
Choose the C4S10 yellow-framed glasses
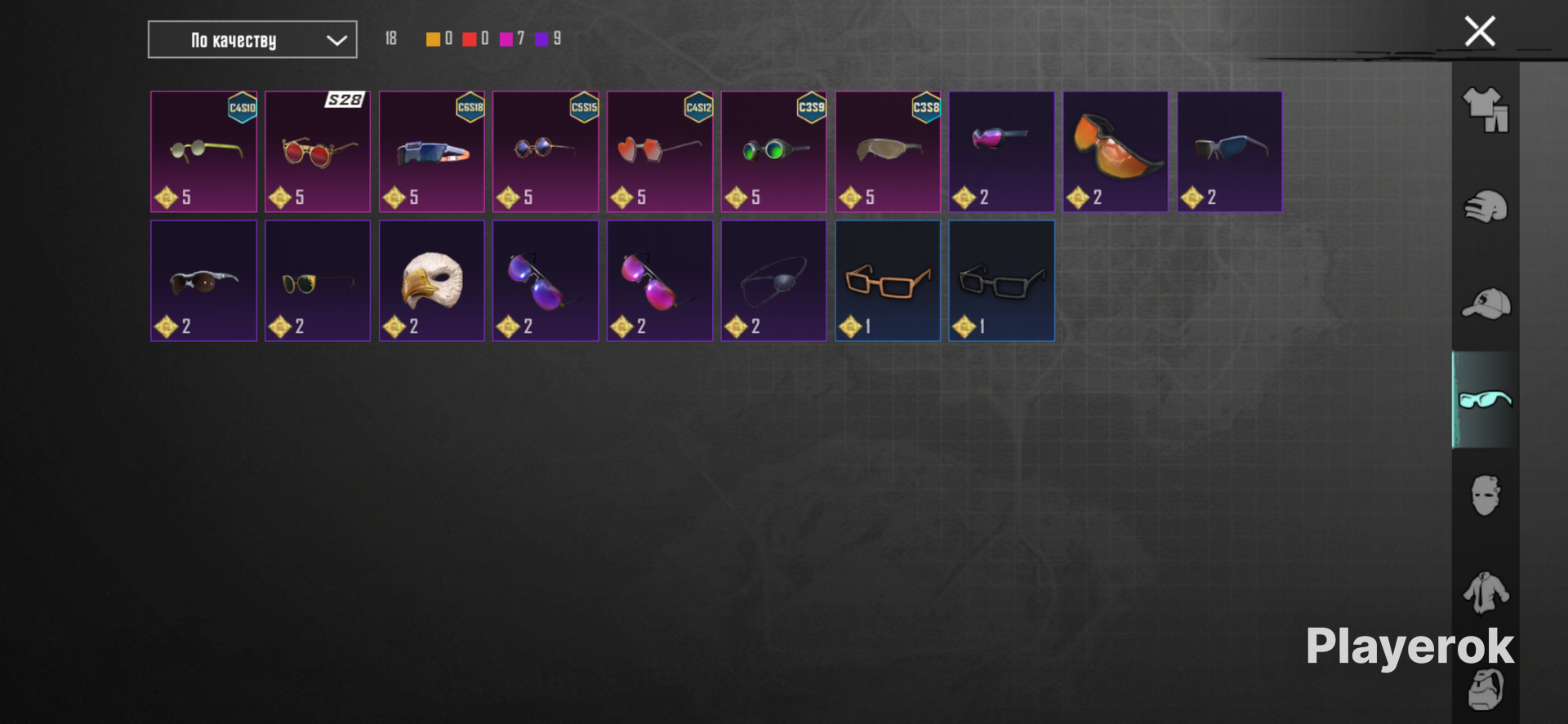click(203, 152)
